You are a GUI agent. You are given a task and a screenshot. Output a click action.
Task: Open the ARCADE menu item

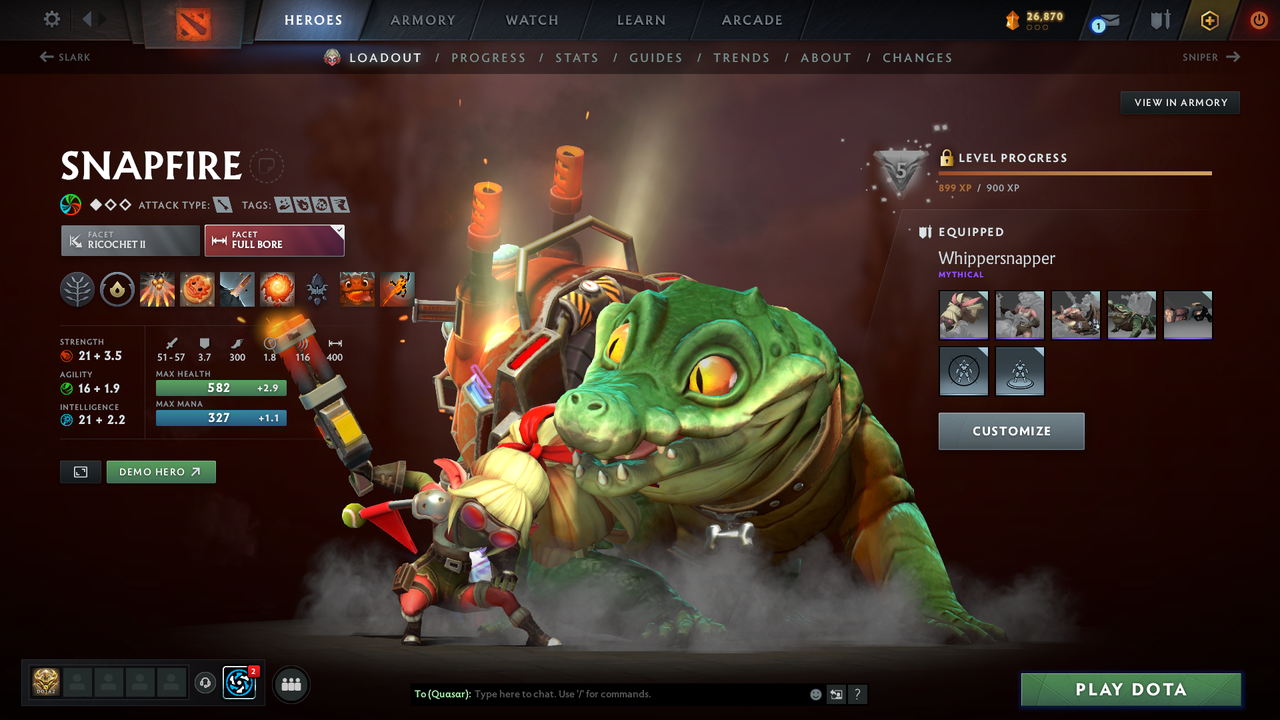pos(751,20)
